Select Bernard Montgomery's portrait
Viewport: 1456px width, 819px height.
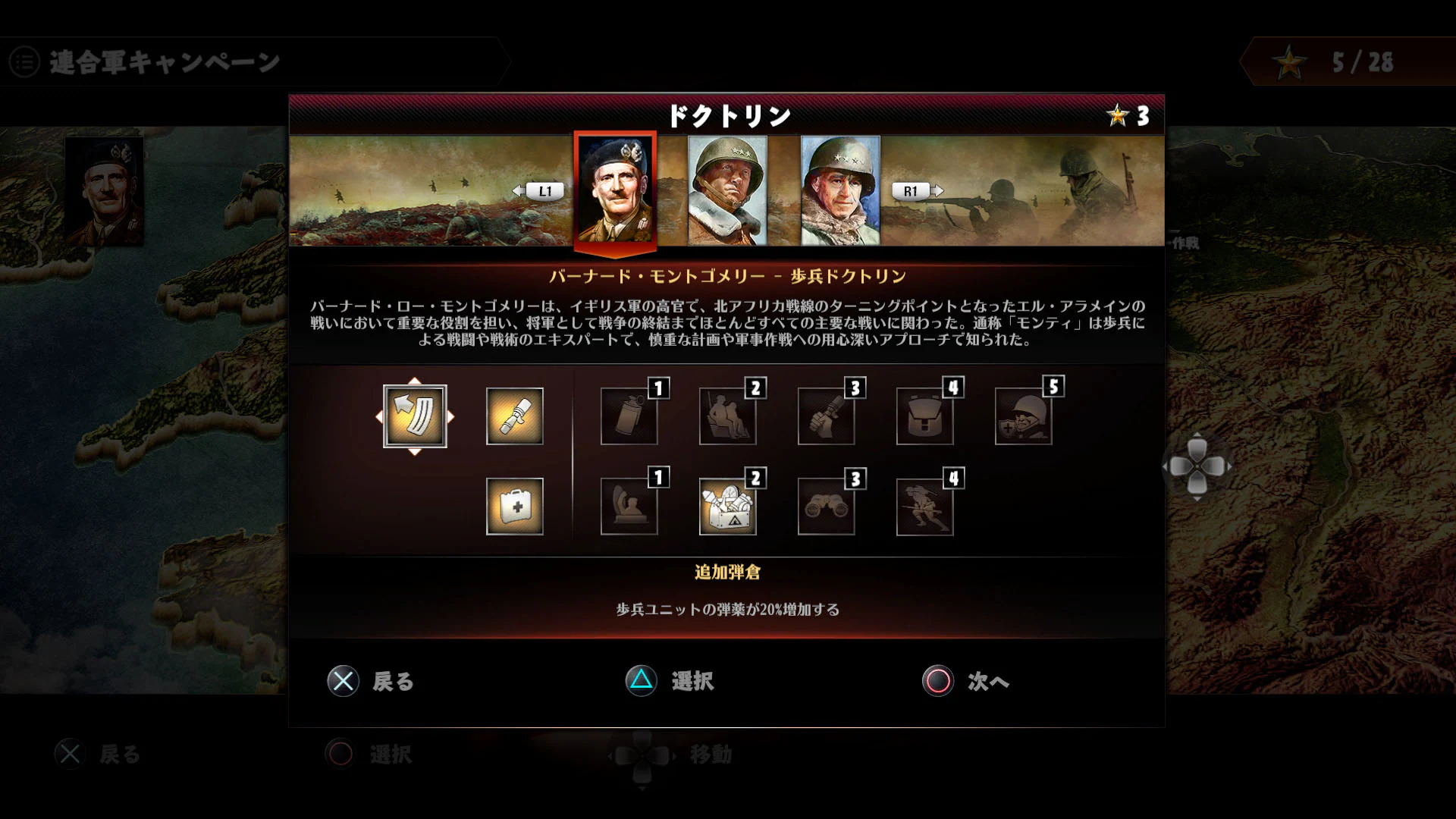coord(614,190)
